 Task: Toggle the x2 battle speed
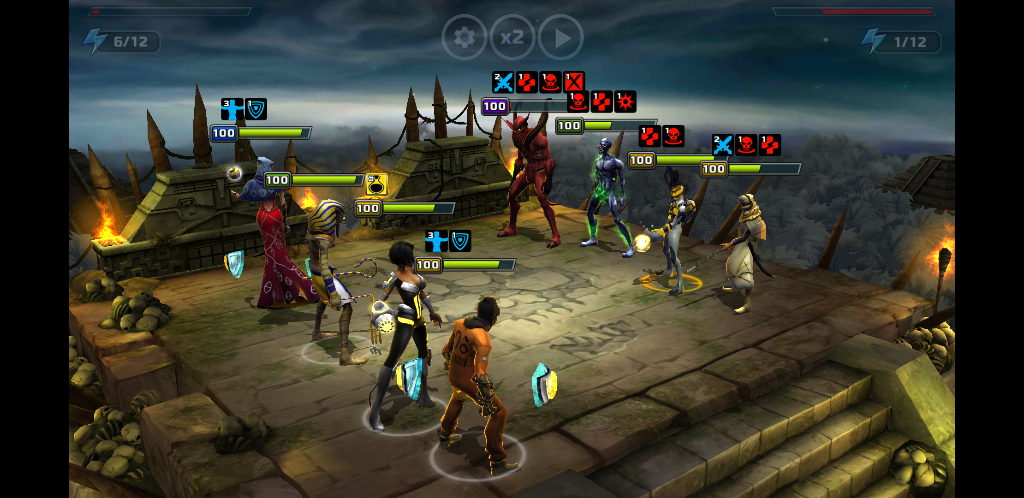[512, 38]
